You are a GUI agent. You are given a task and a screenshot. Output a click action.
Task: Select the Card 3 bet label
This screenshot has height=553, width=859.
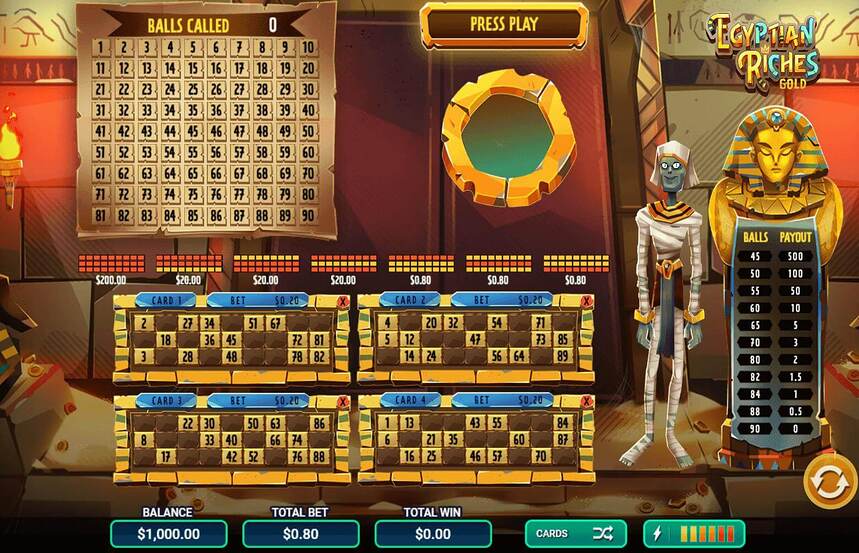(258, 400)
